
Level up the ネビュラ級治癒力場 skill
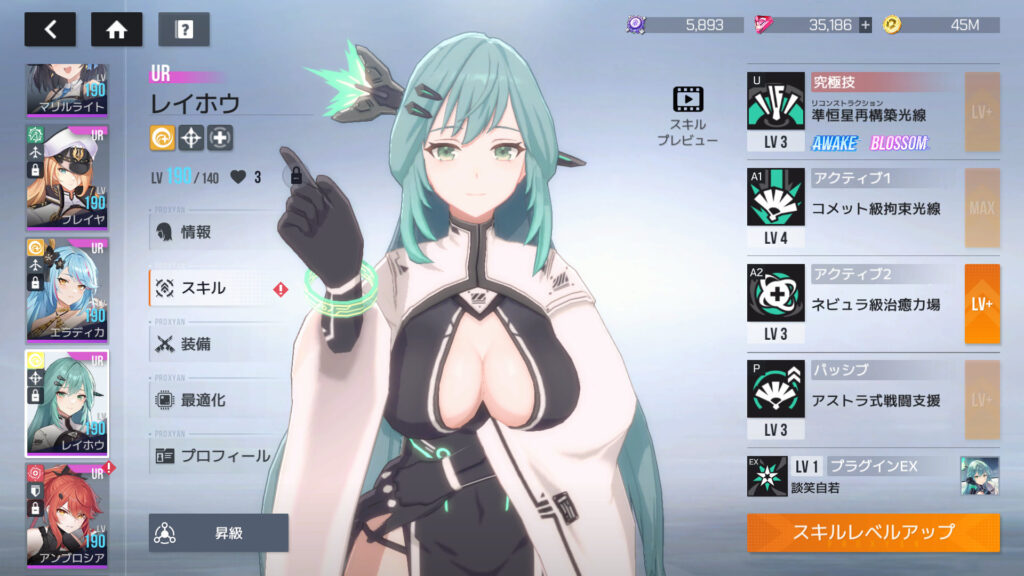[981, 303]
